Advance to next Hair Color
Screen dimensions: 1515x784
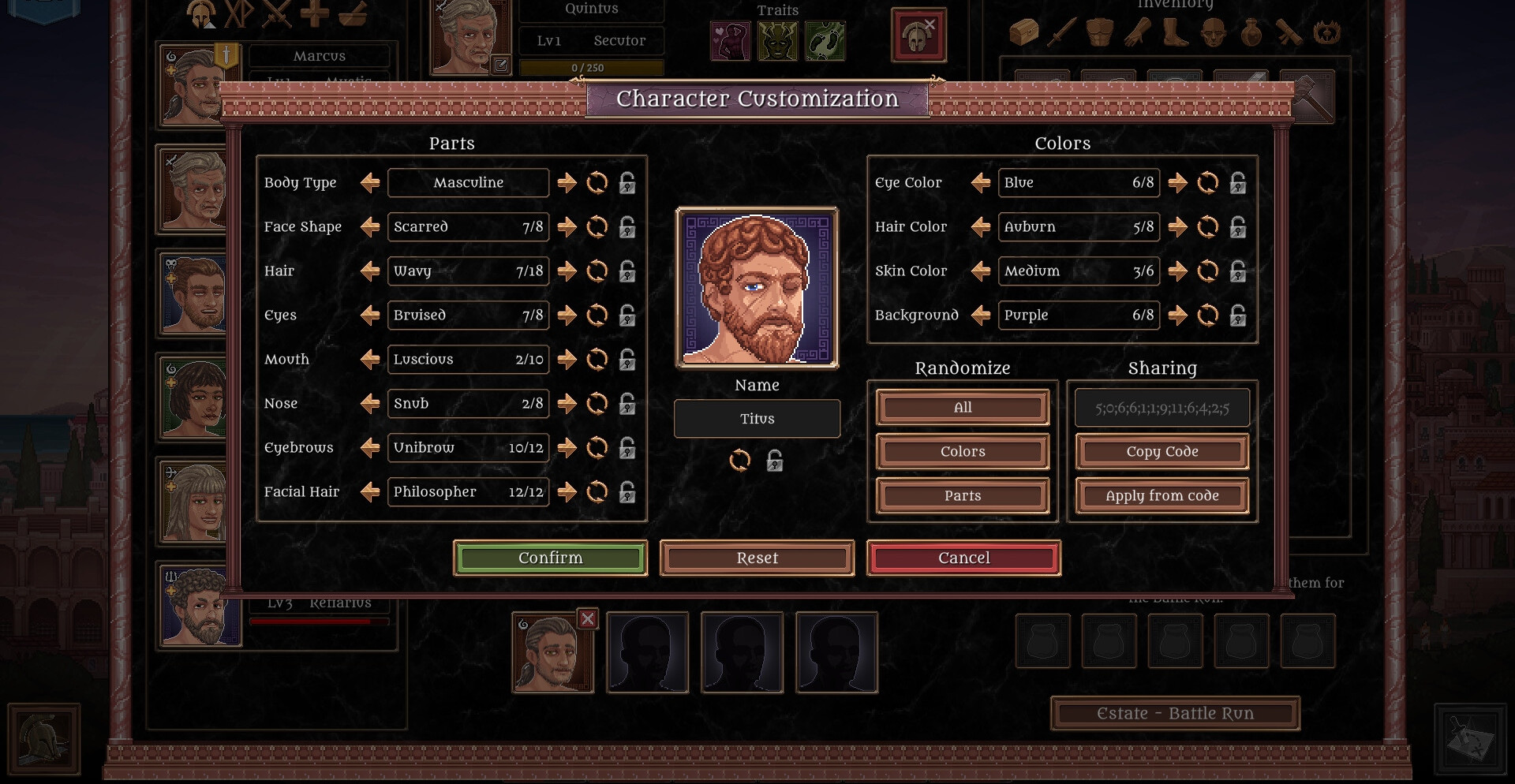[1177, 227]
